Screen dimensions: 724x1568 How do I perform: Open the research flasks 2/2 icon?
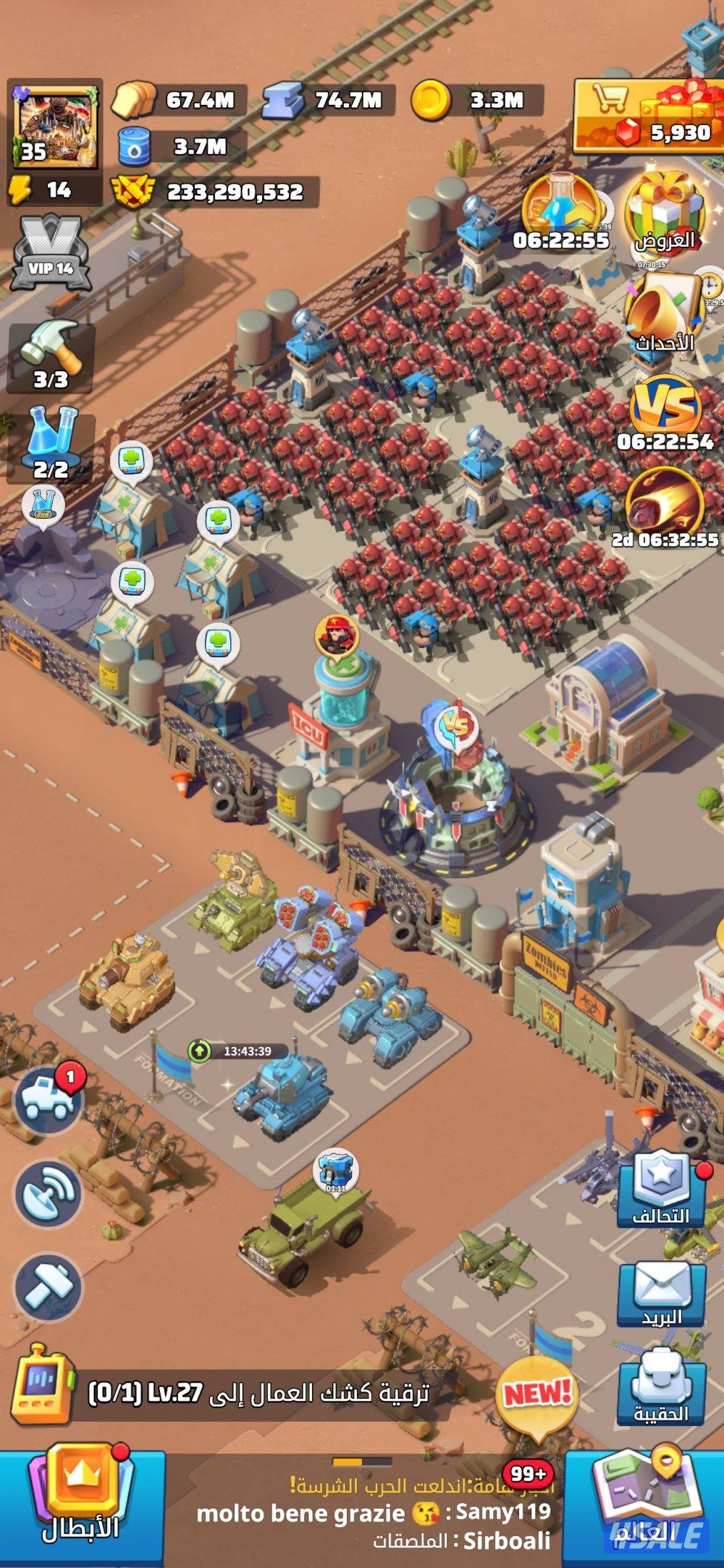click(x=51, y=444)
